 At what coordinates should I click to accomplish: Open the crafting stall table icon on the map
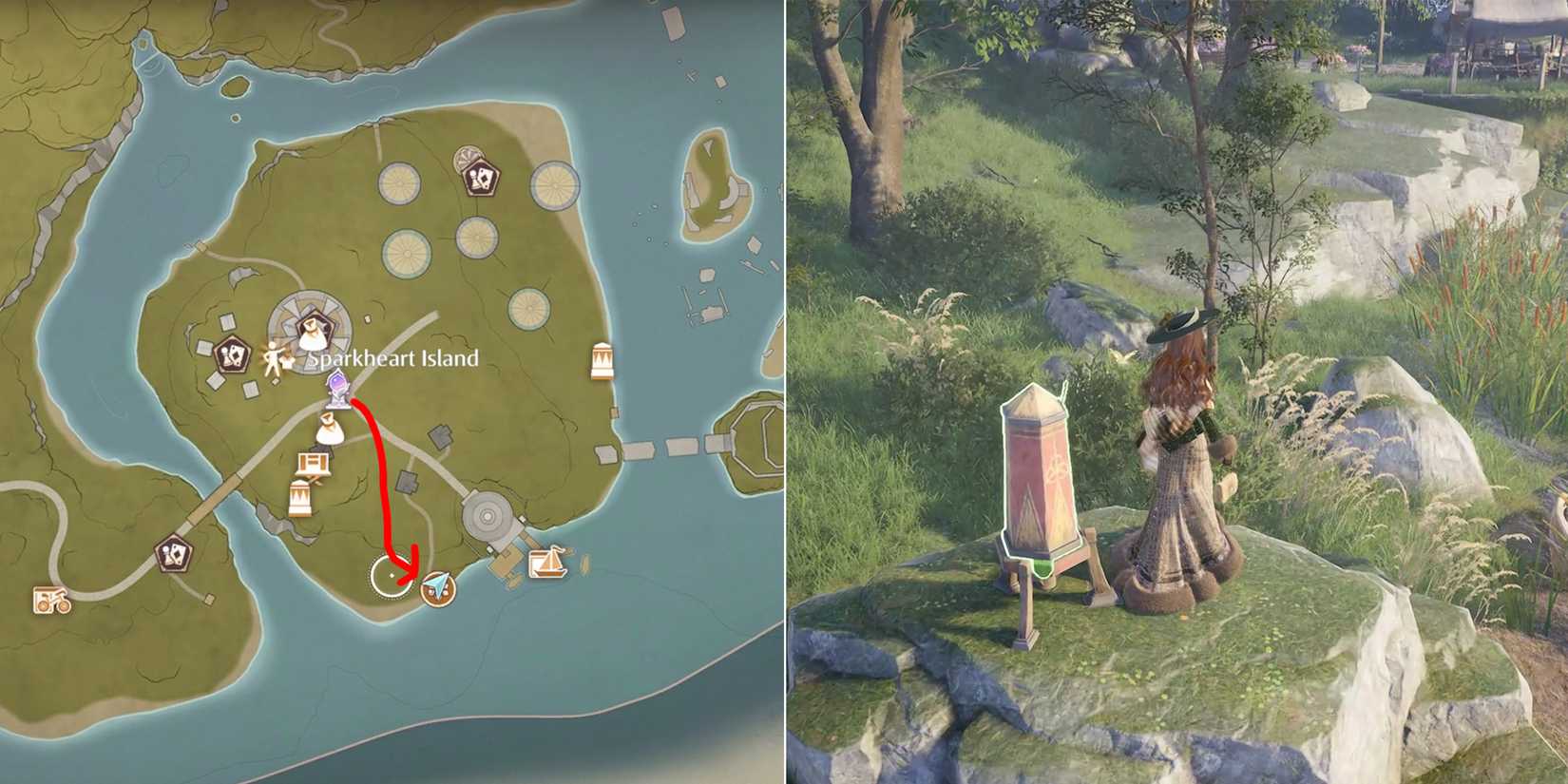313,464
